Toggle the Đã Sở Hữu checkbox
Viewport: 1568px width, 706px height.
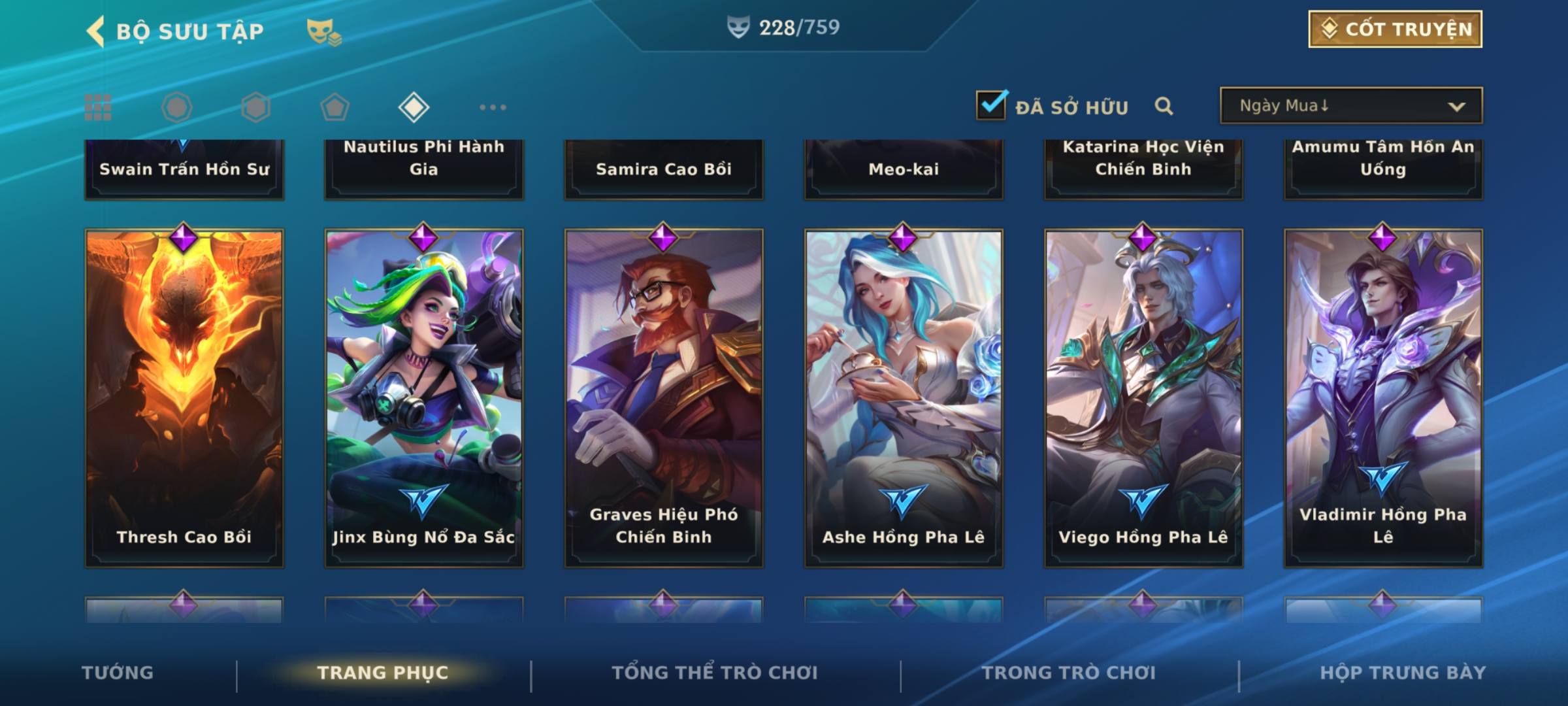point(991,105)
